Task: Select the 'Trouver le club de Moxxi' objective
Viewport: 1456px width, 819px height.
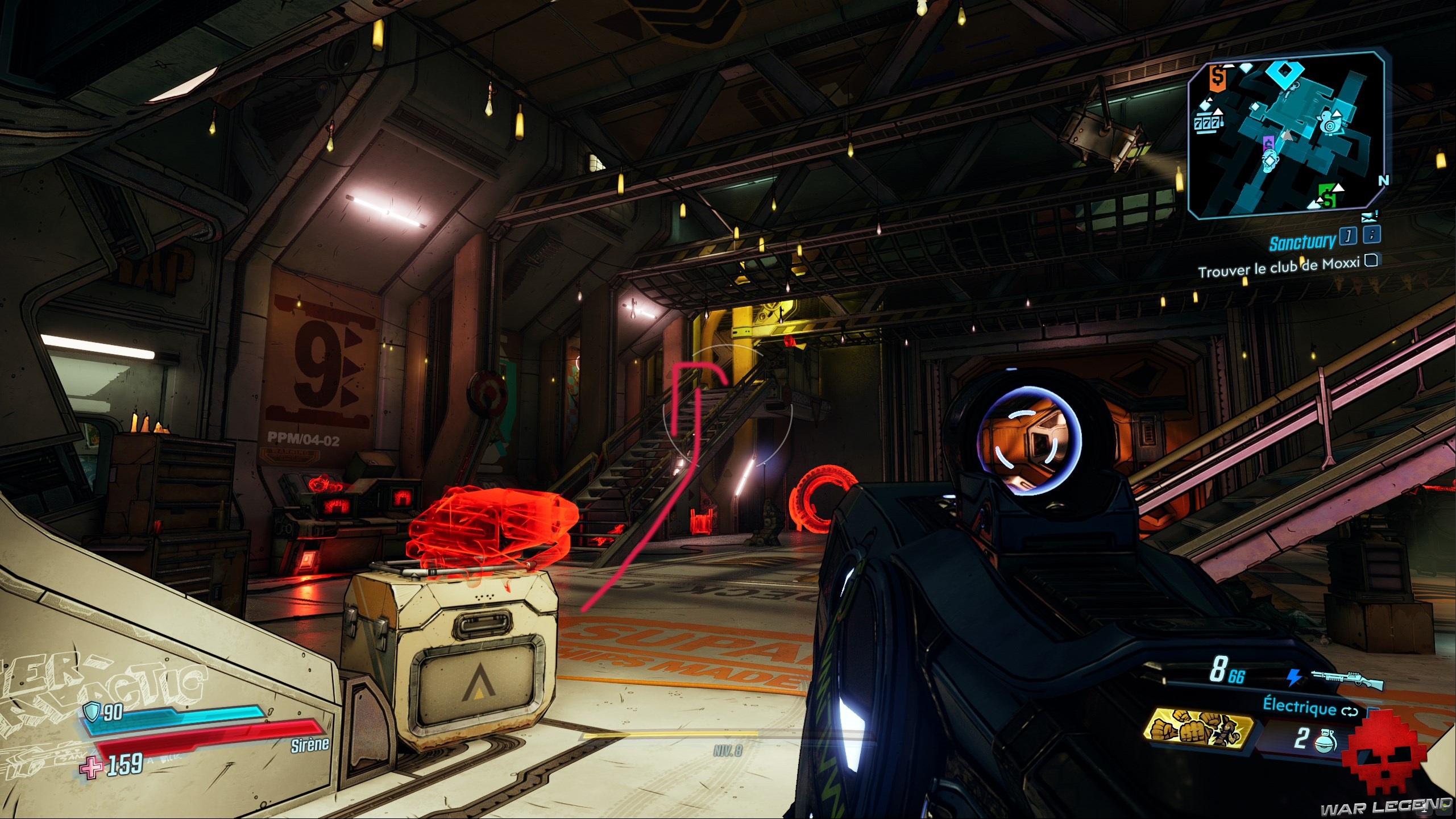Action: pos(1278,267)
